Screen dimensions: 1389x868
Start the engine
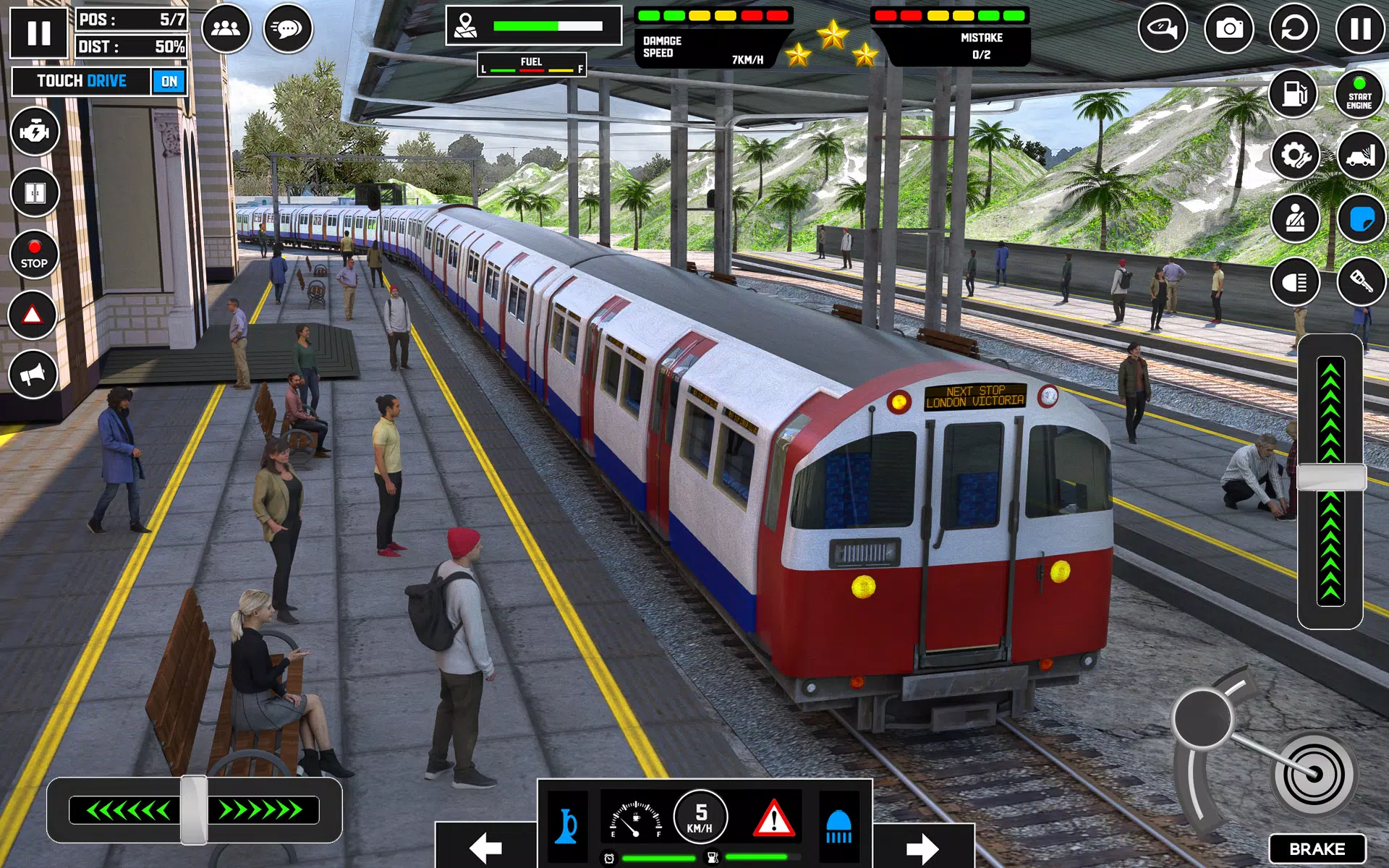click(1359, 93)
